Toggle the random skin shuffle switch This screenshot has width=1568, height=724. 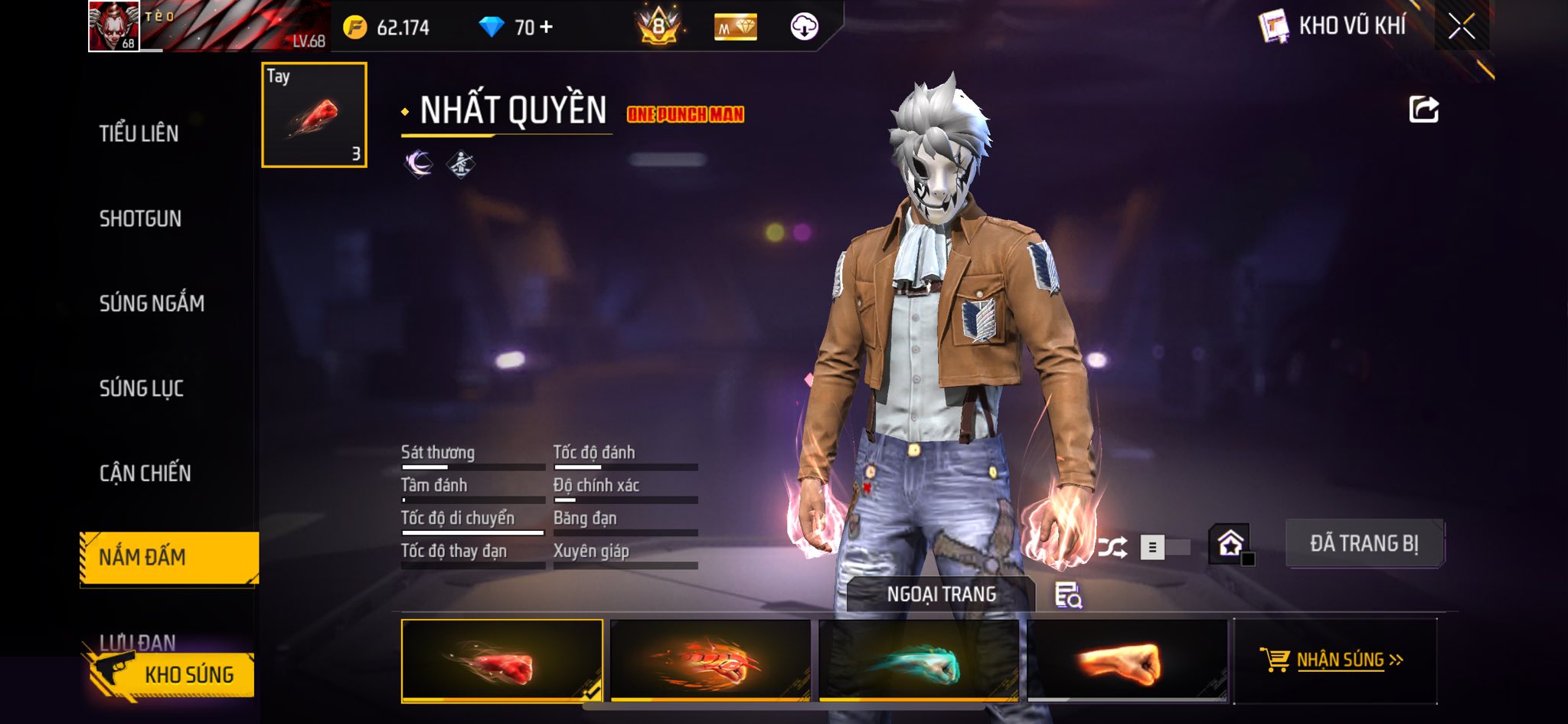pos(1164,547)
